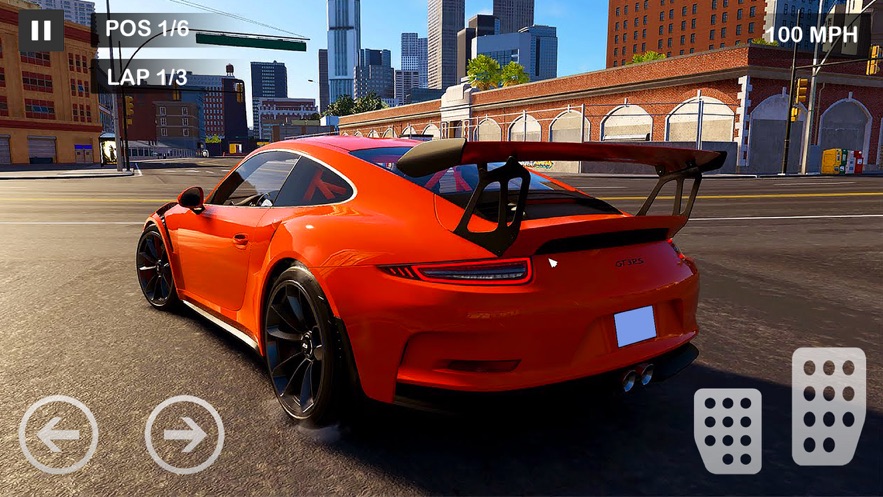Steer left with the left arrow button

click(x=58, y=434)
